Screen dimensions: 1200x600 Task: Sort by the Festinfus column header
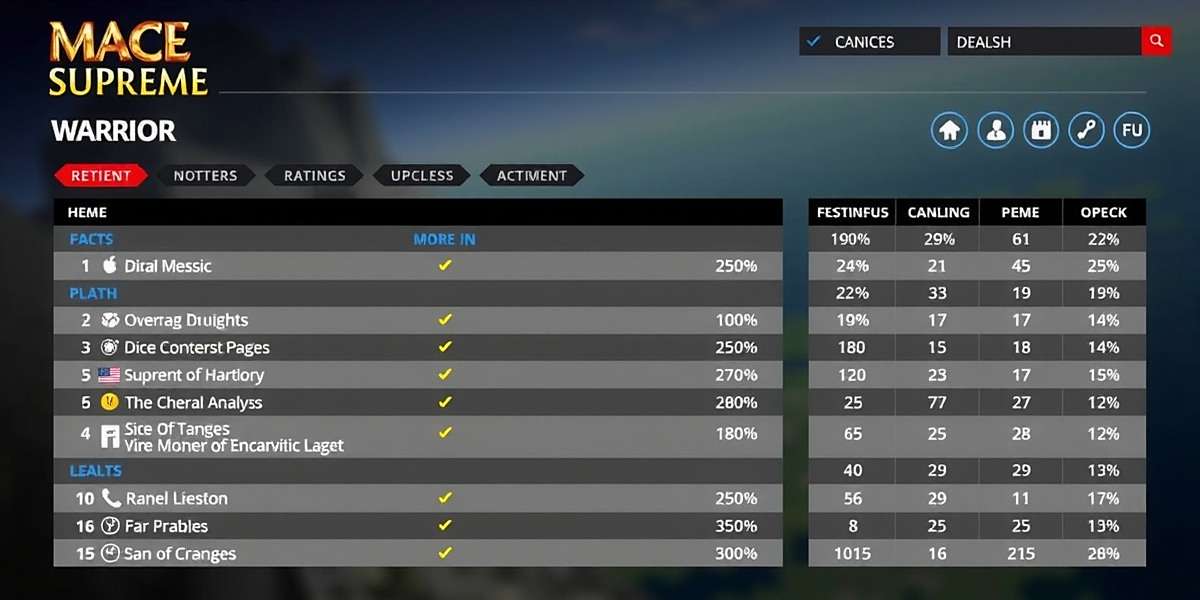[x=850, y=212]
